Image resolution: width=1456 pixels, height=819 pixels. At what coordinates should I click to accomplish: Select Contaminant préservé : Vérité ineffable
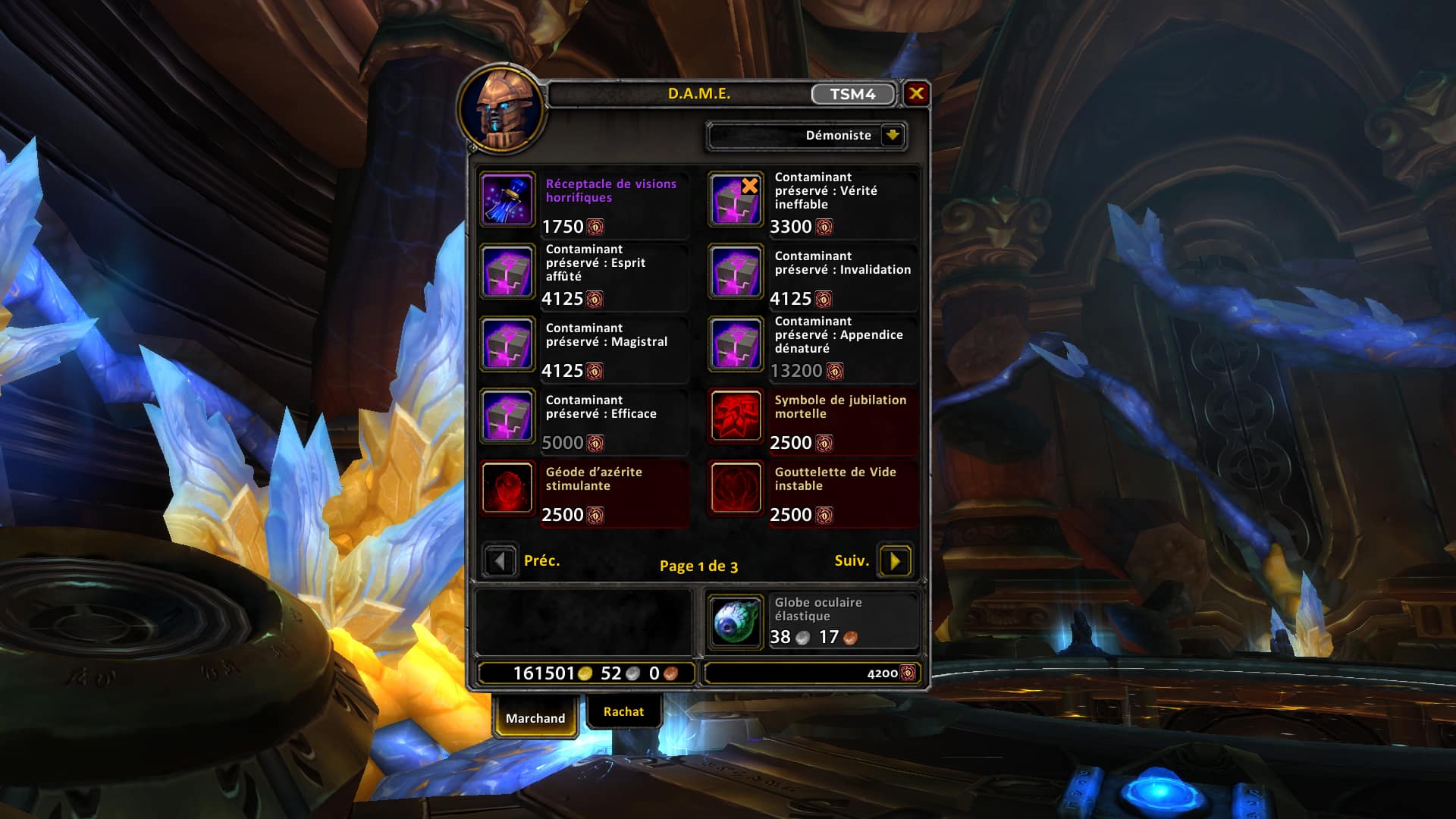(736, 199)
